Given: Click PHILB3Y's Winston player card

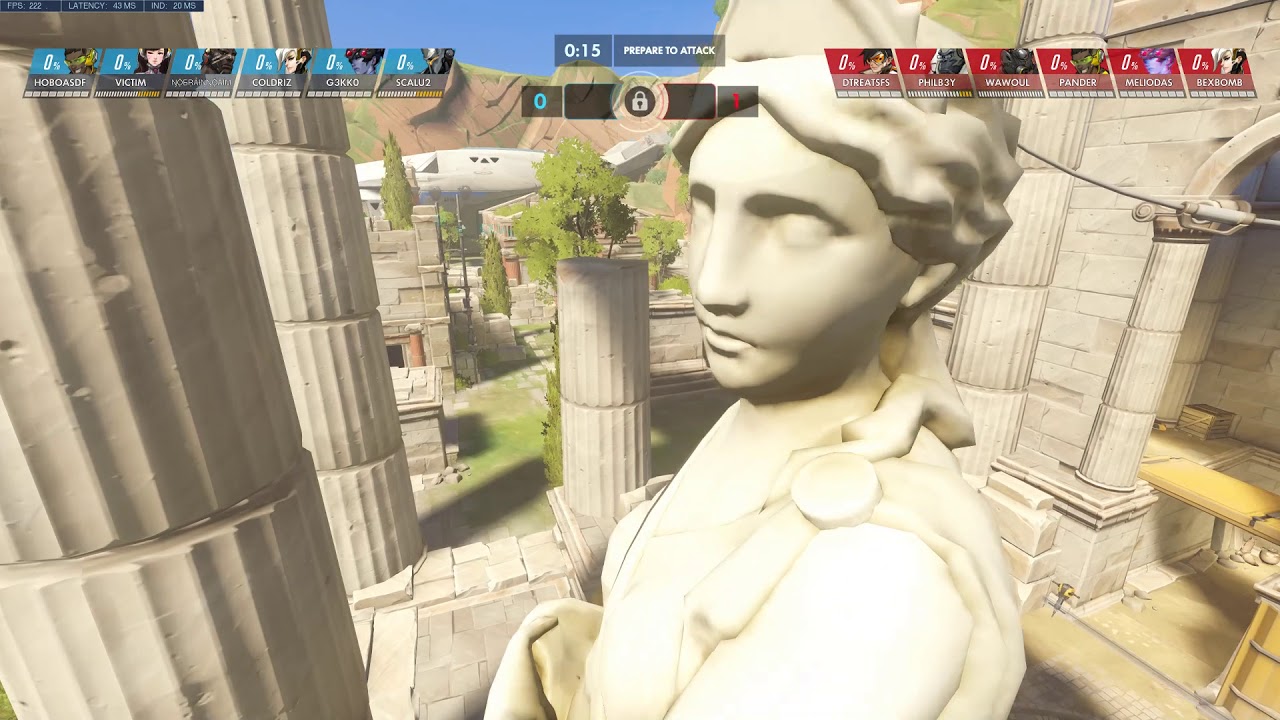Looking at the screenshot, I should [935, 72].
